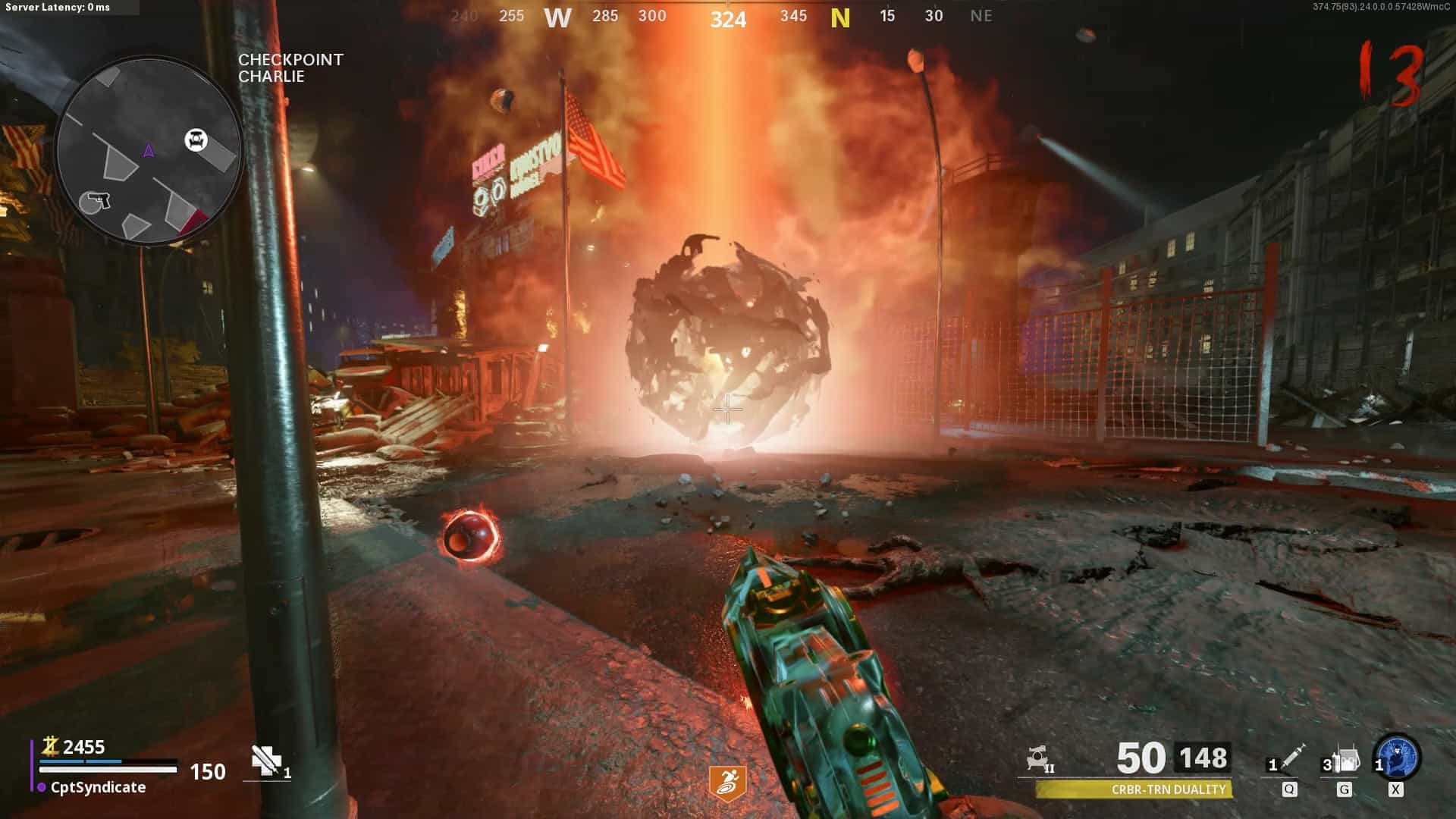Image resolution: width=1456 pixels, height=819 pixels.
Task: Activate the cannon turret support icon
Action: click(x=1039, y=758)
